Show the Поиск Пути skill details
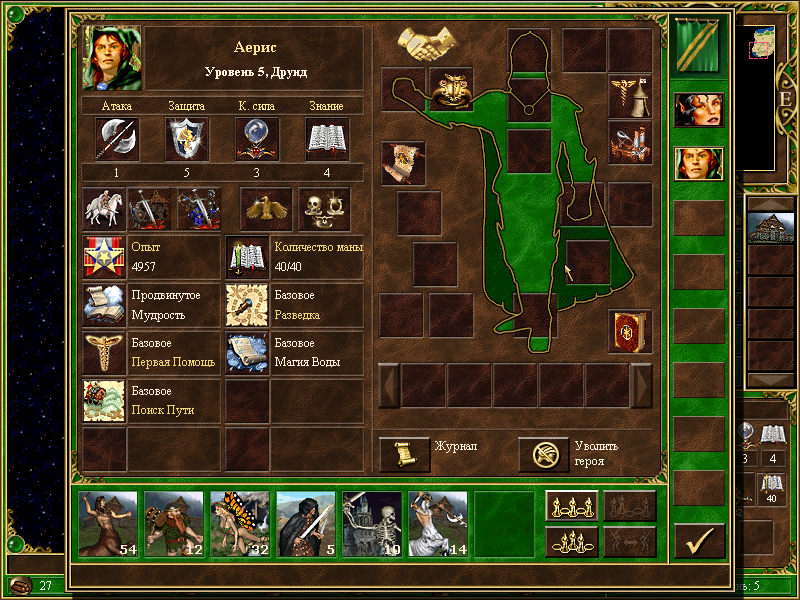This screenshot has width=800, height=600. [x=104, y=400]
